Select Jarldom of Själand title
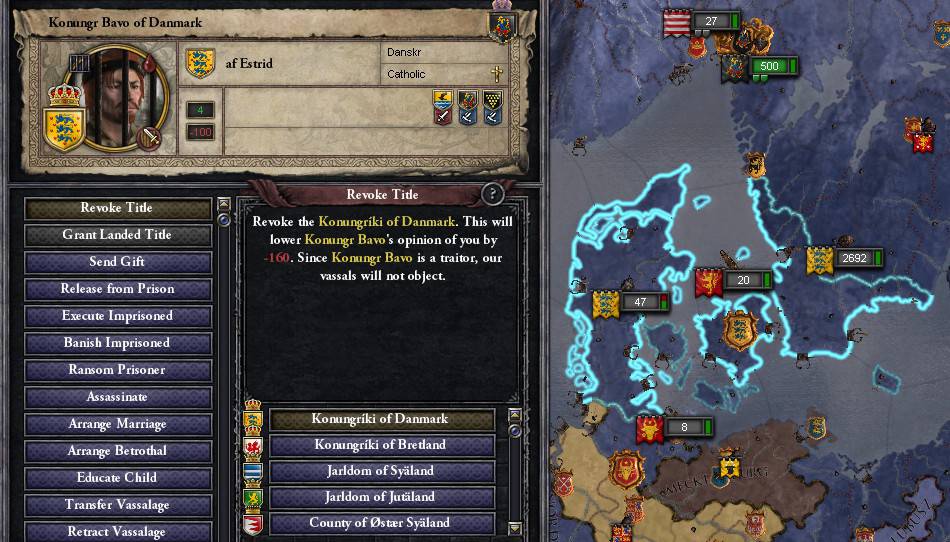Image resolution: width=950 pixels, height=542 pixels. (x=381, y=471)
